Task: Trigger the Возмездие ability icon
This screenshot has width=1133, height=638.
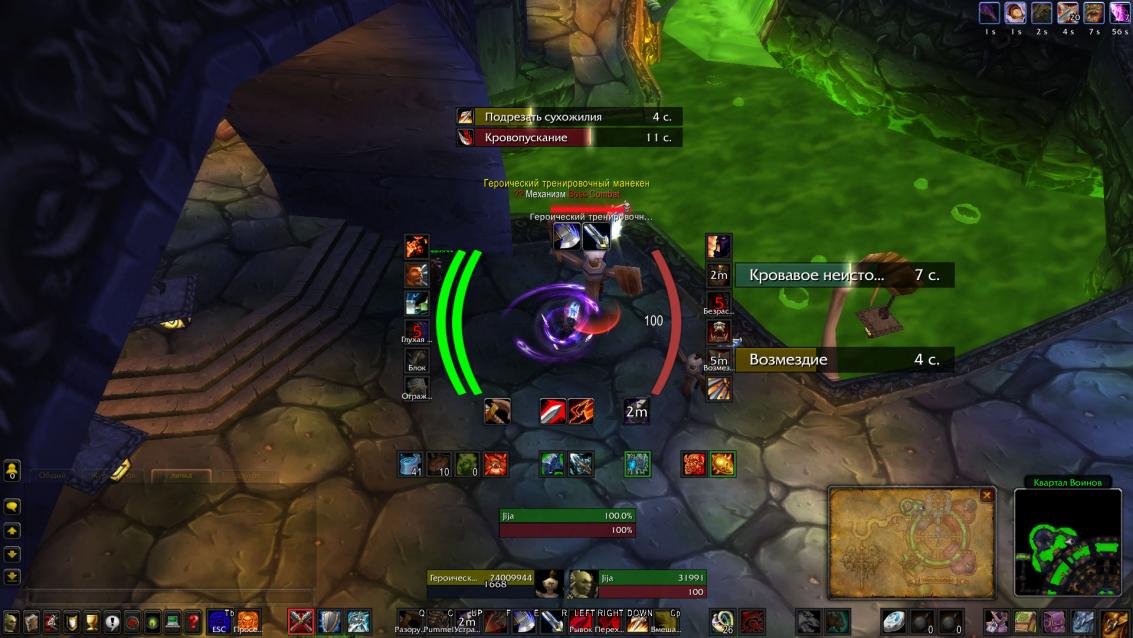Action: (x=718, y=360)
